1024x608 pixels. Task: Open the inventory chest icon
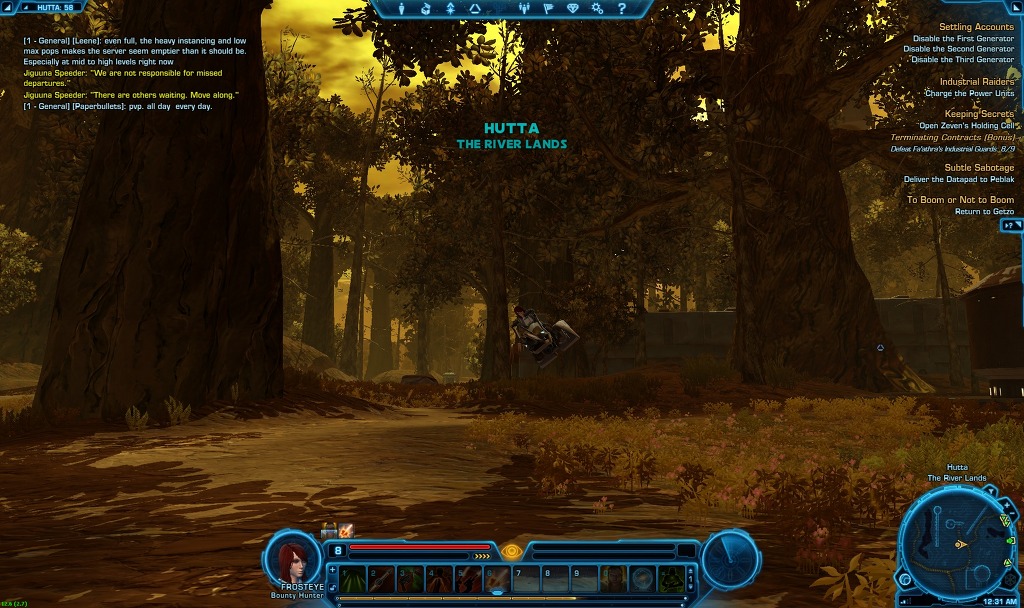(x=427, y=9)
